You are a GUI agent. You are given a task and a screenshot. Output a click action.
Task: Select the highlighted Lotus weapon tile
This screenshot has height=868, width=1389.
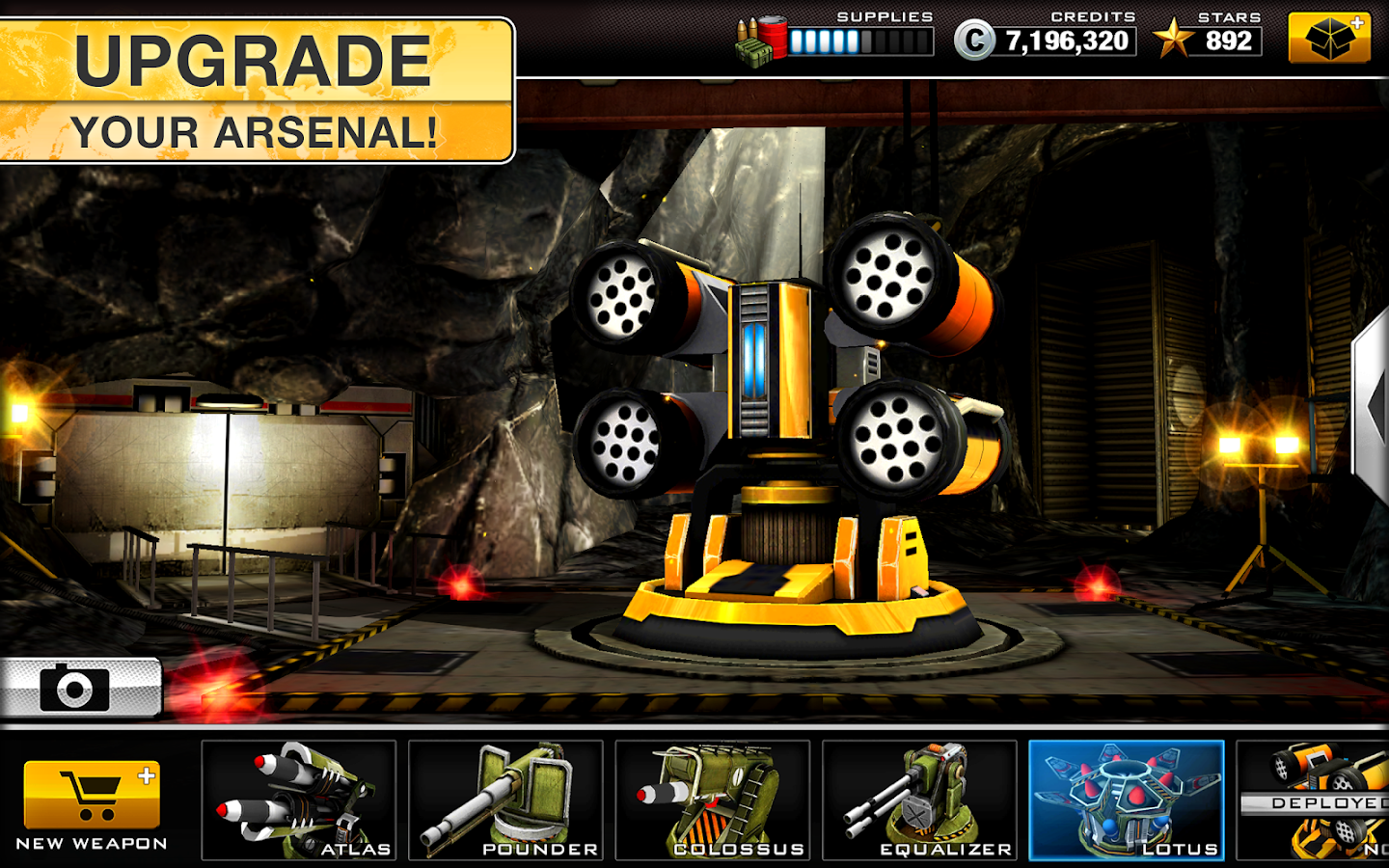coord(1126,800)
